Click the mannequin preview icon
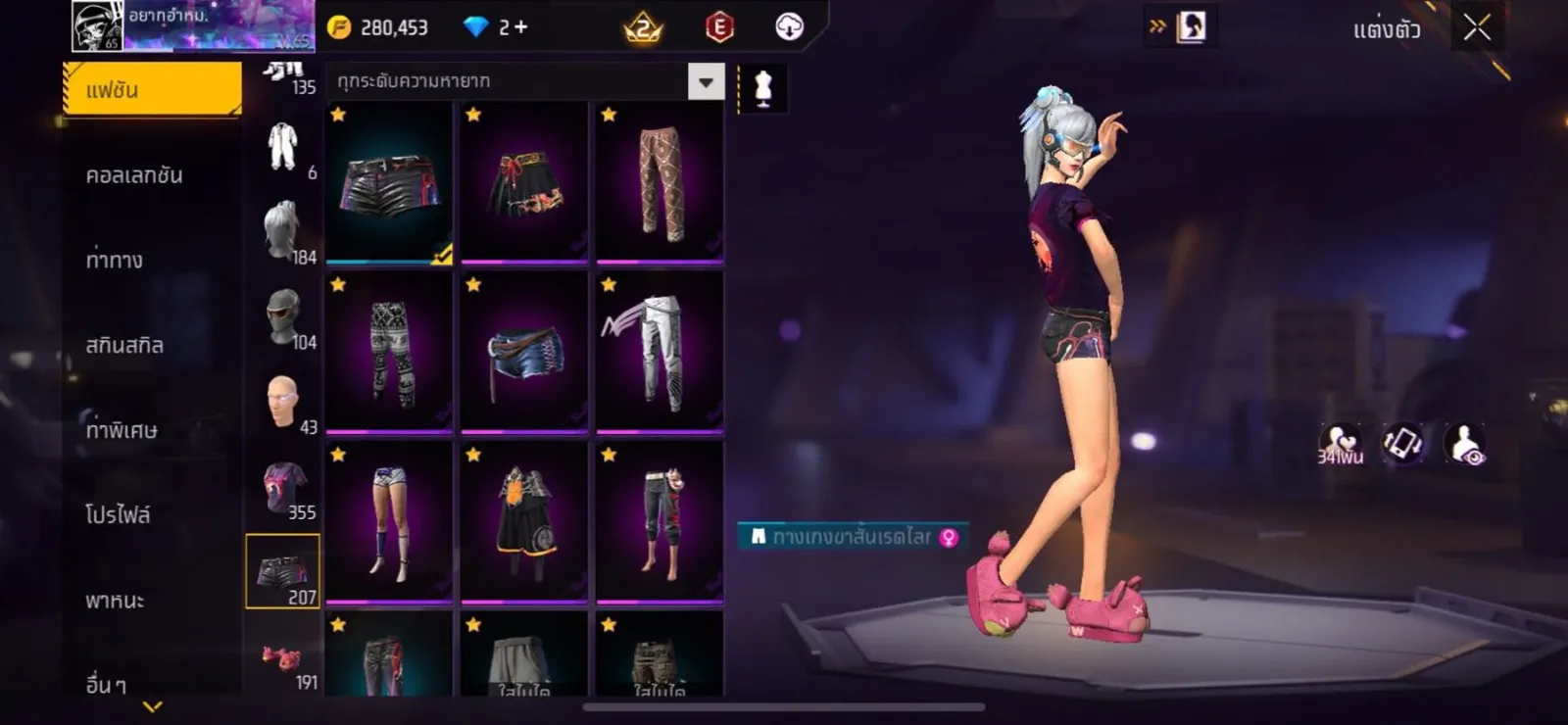 762,88
